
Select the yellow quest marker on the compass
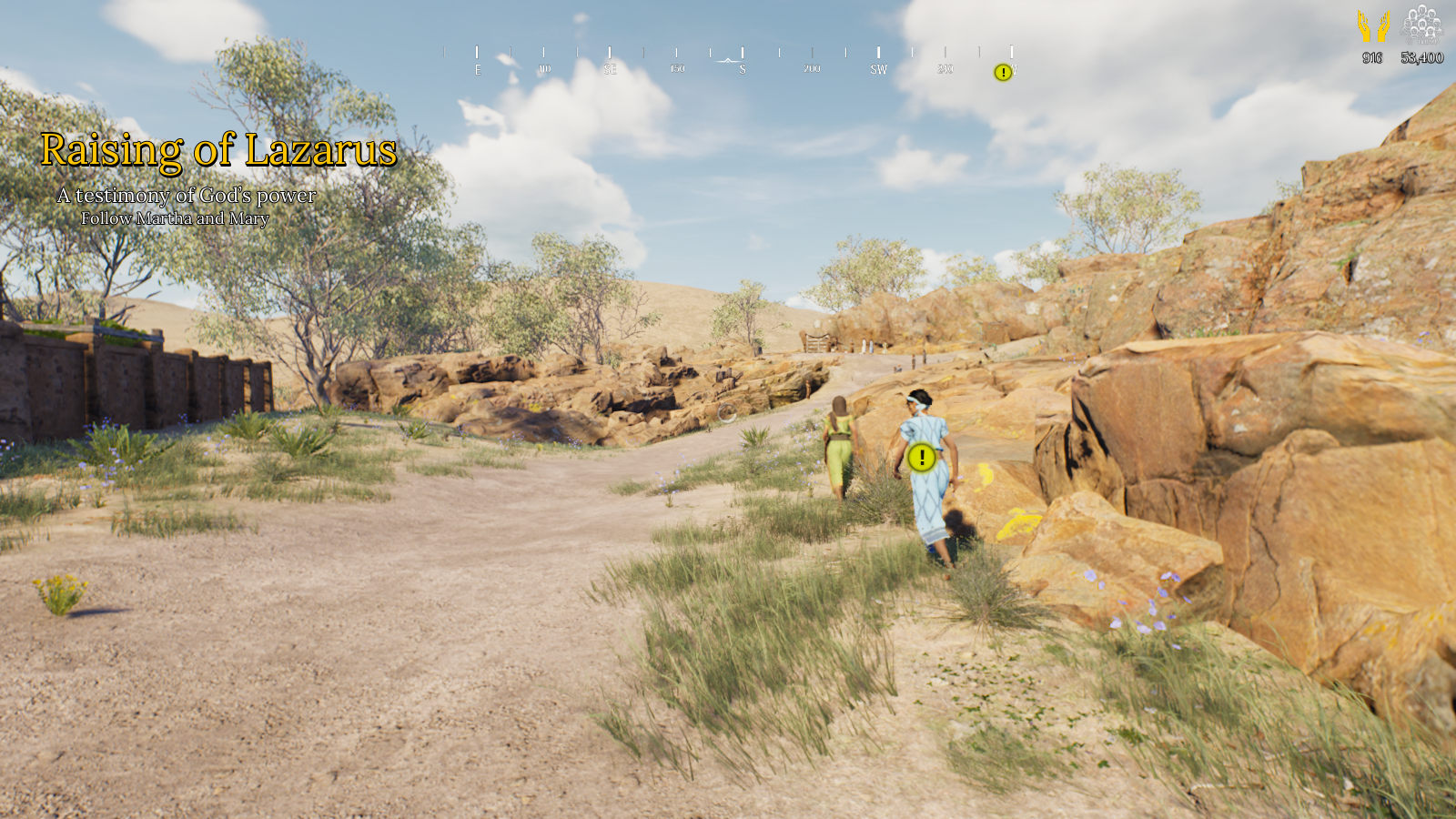click(1003, 73)
